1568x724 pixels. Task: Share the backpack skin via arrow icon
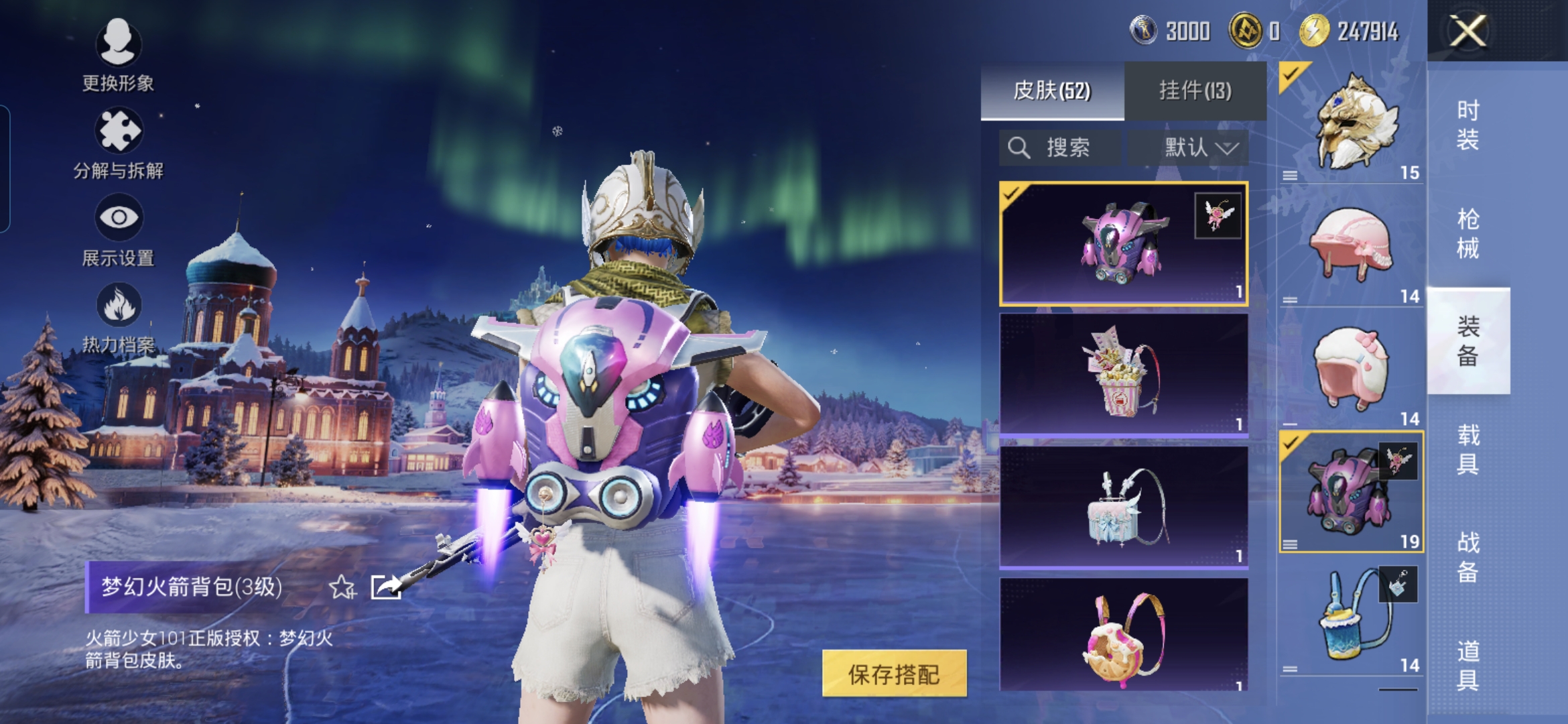386,587
